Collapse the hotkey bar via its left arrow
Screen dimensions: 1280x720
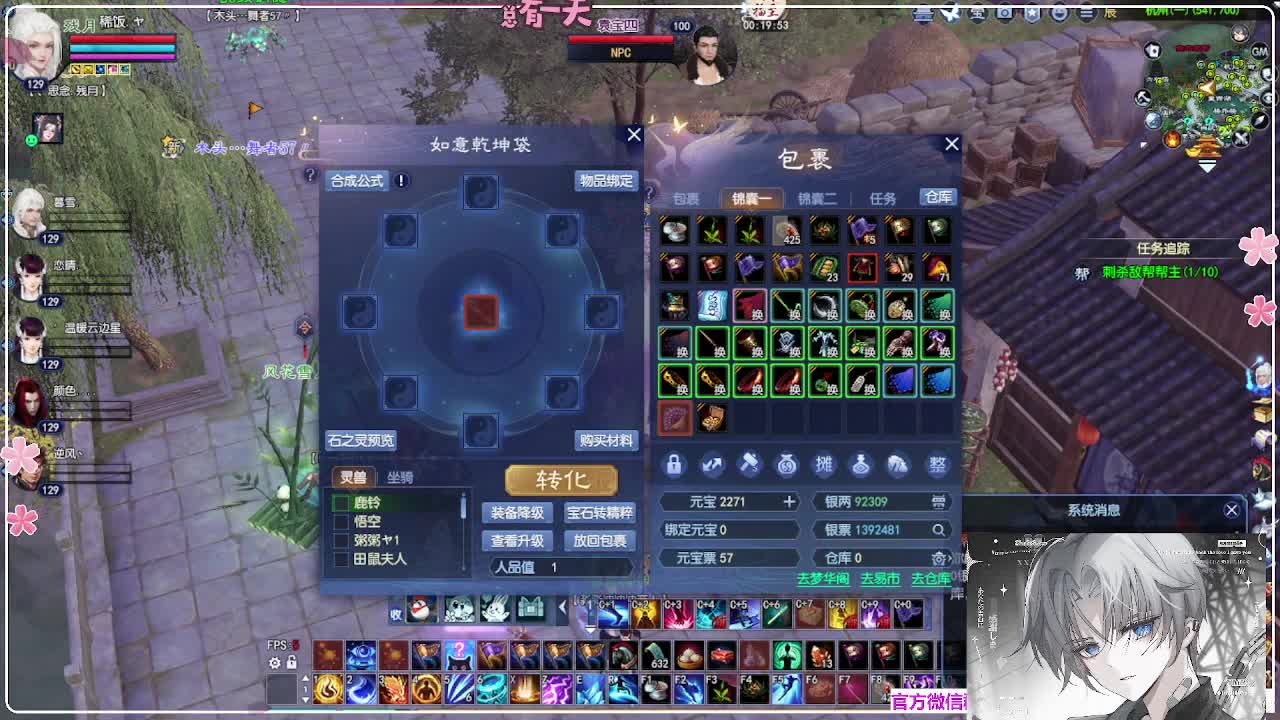coord(562,605)
